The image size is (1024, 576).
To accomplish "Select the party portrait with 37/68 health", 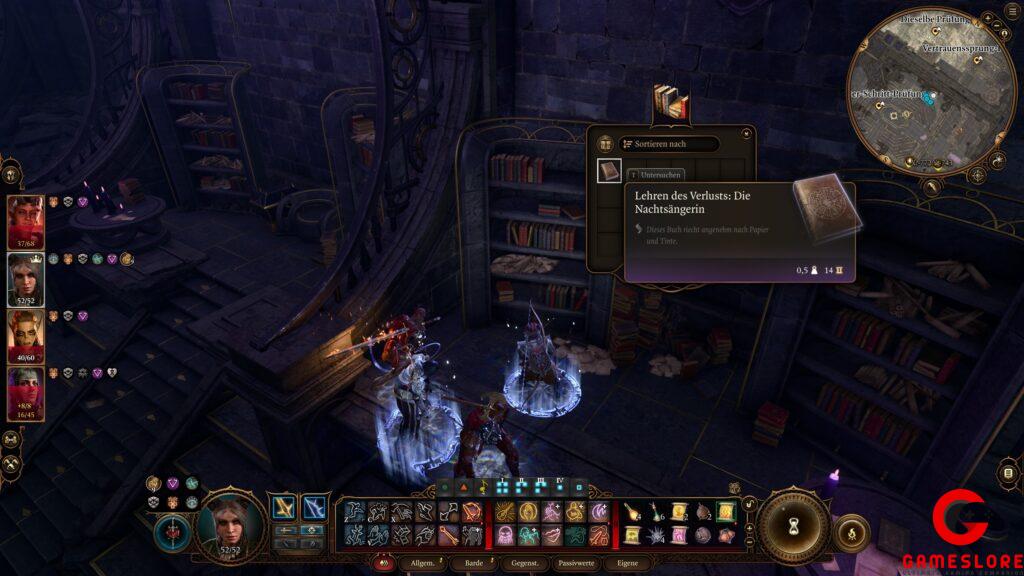I will (26, 220).
